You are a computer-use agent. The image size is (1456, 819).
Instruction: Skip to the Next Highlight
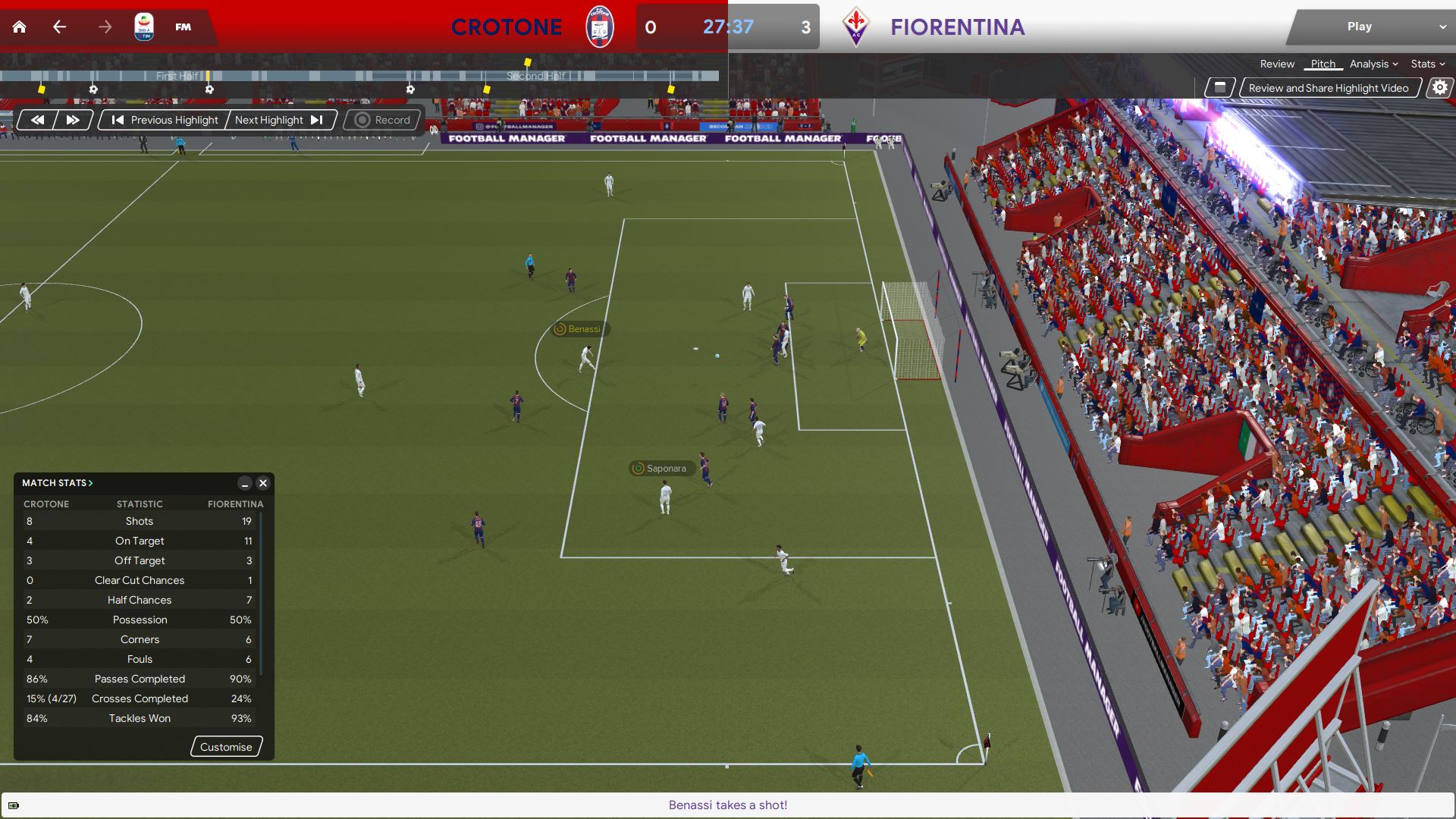279,120
